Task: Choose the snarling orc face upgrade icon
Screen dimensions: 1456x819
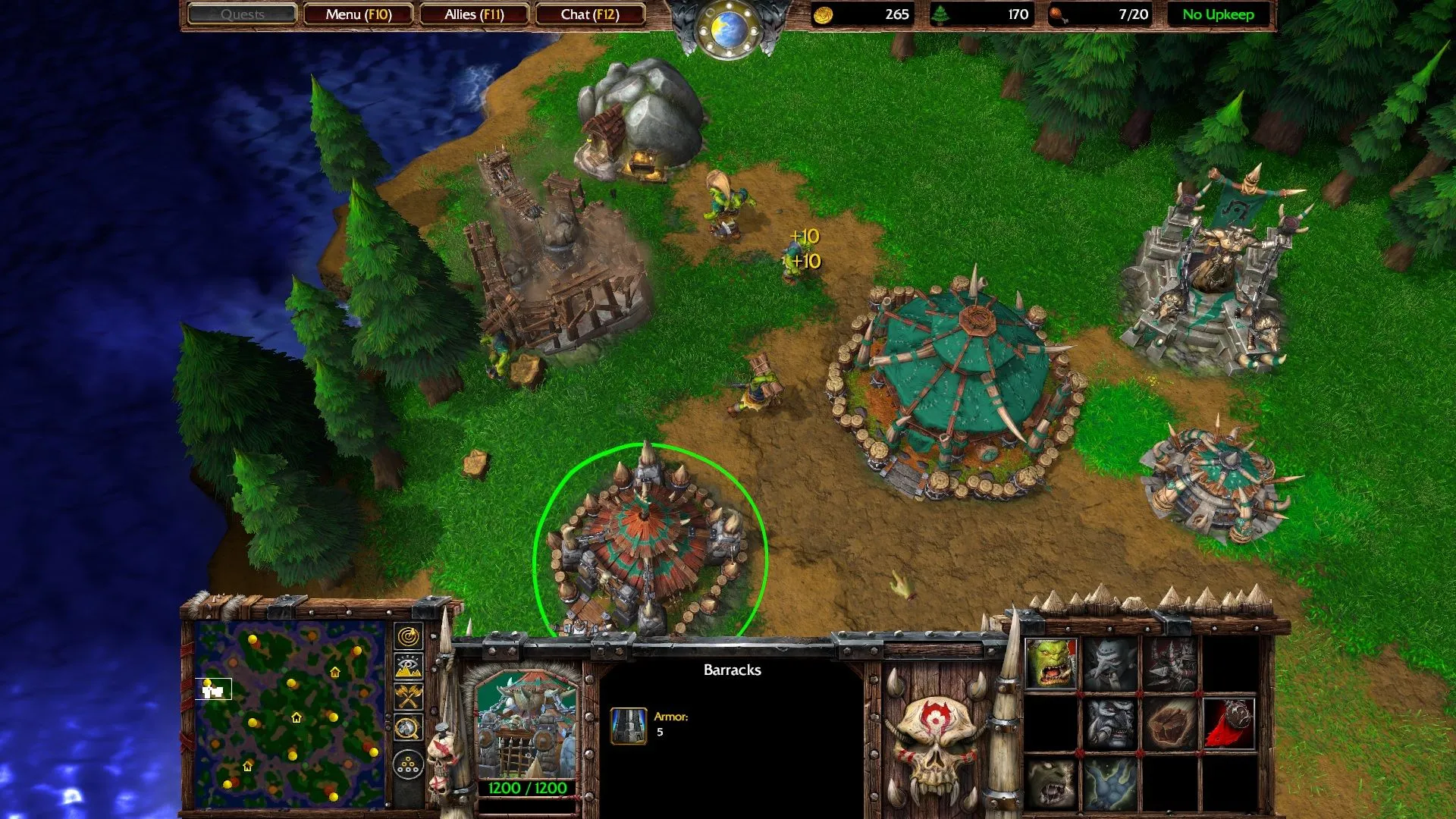Action: click(x=1051, y=783)
